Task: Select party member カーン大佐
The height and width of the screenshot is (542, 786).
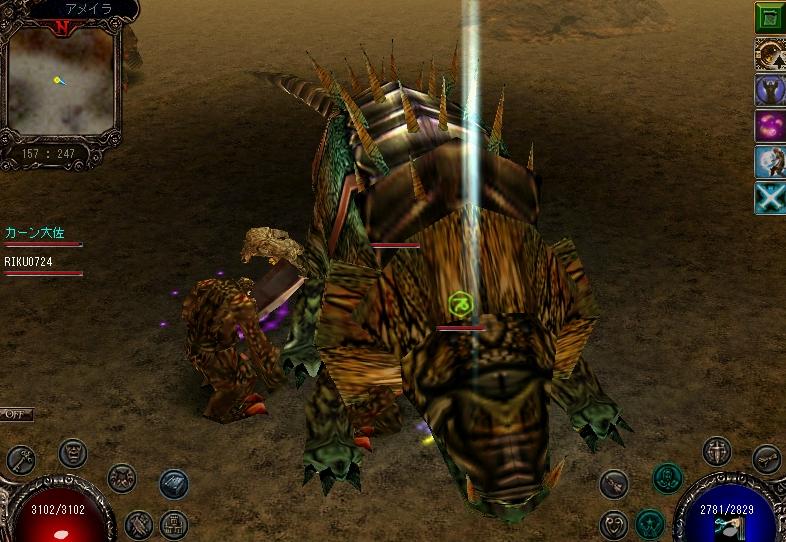Action: (35, 232)
